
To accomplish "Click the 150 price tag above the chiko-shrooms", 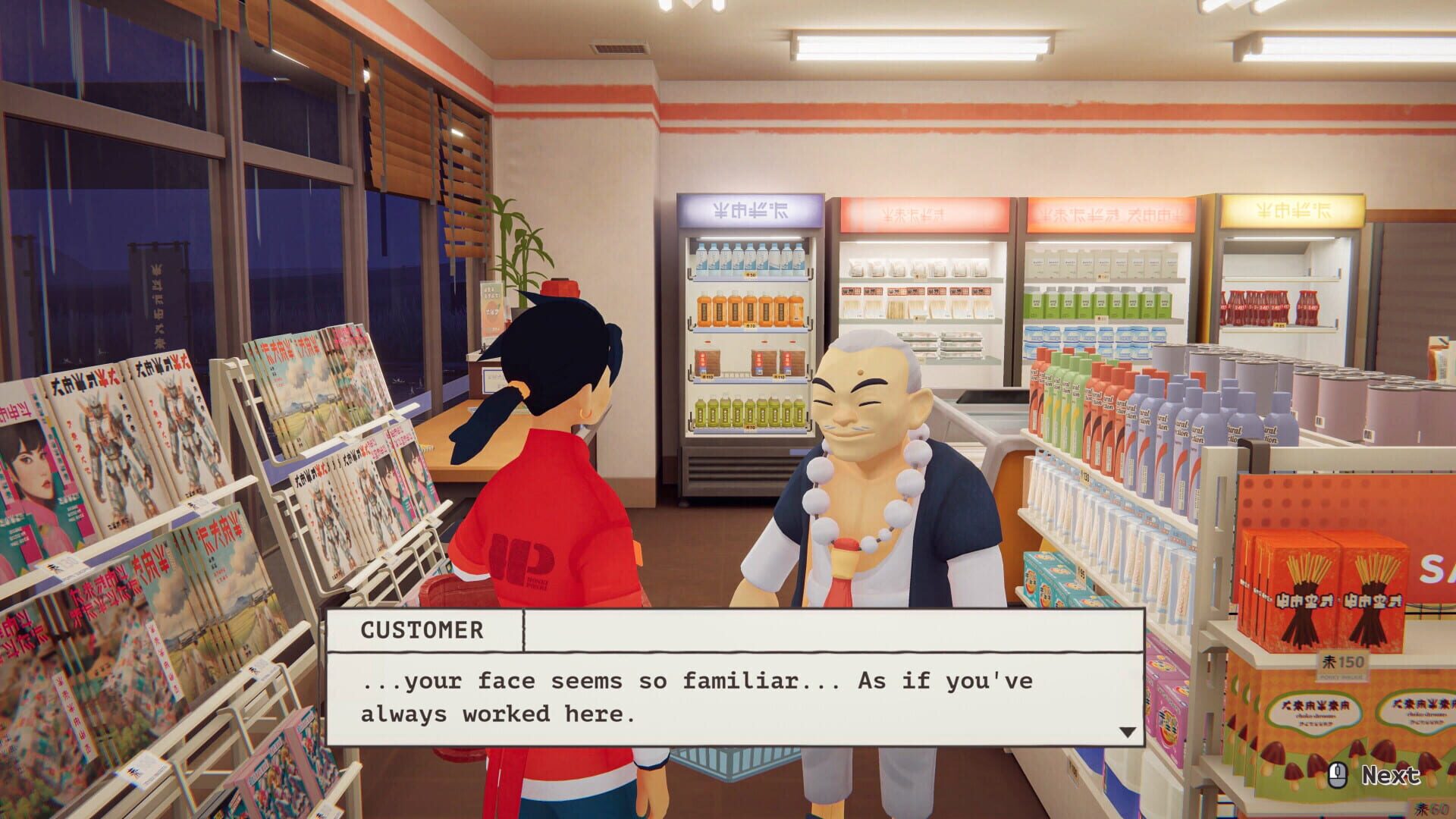I will point(1342,661).
